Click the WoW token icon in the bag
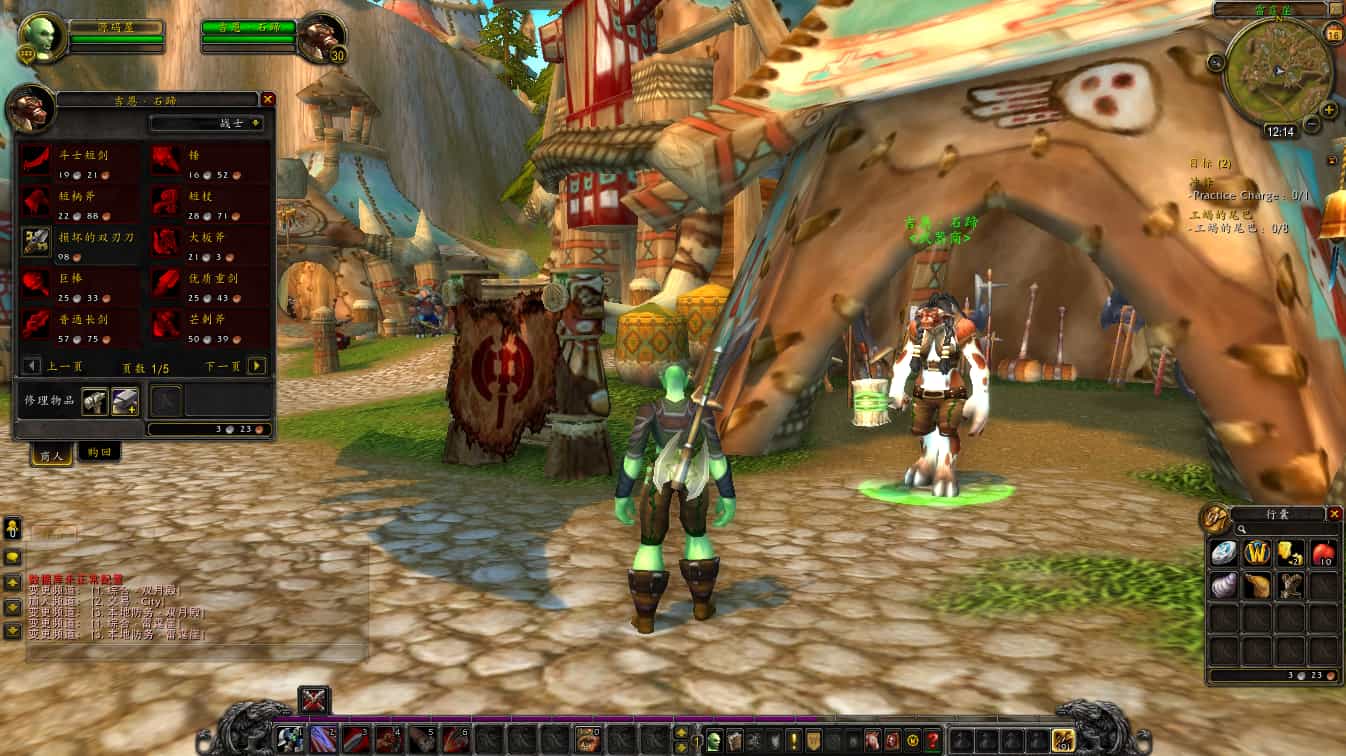This screenshot has width=1346, height=756. click(x=1258, y=553)
